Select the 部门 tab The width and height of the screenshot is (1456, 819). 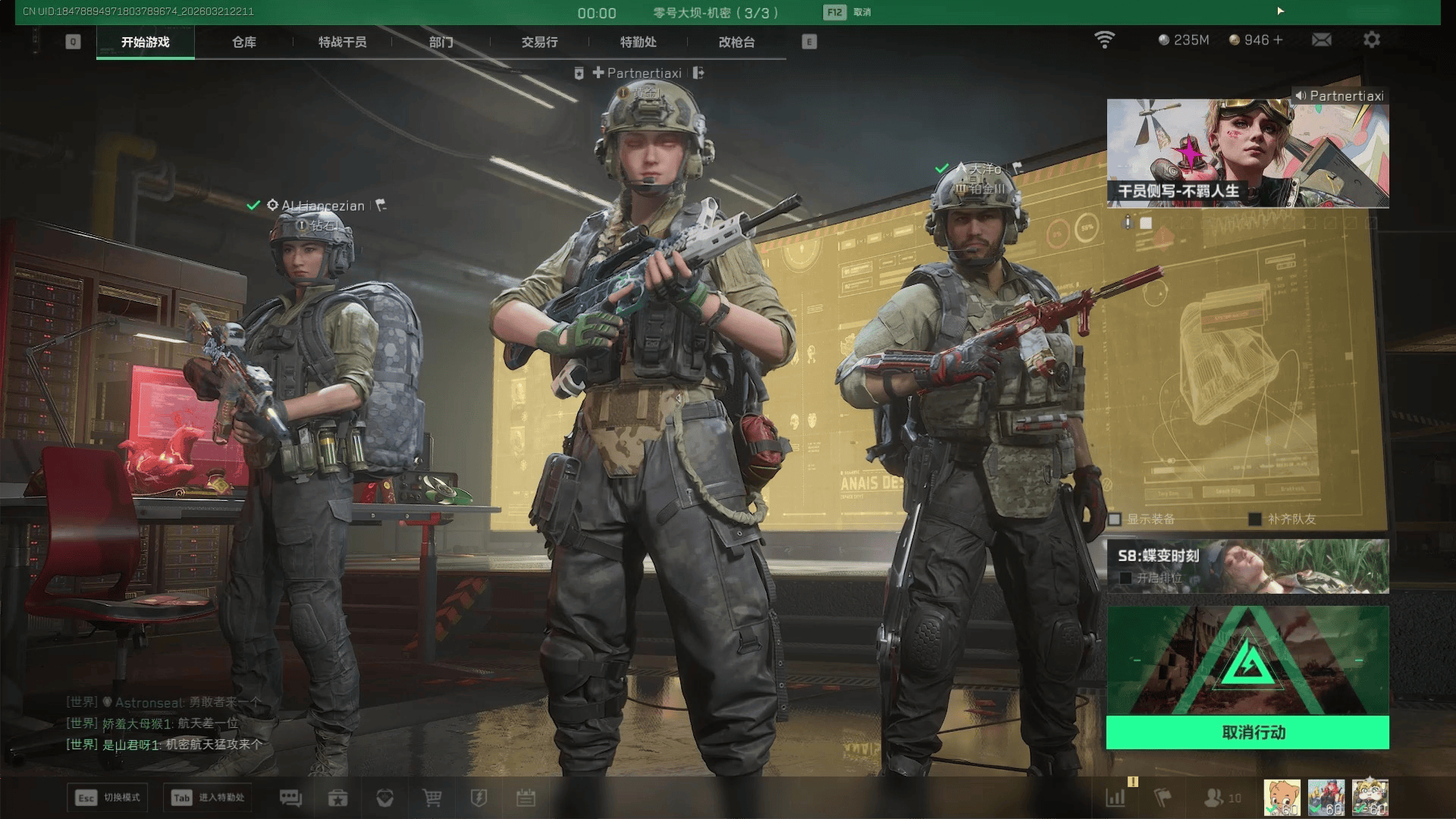pos(441,42)
